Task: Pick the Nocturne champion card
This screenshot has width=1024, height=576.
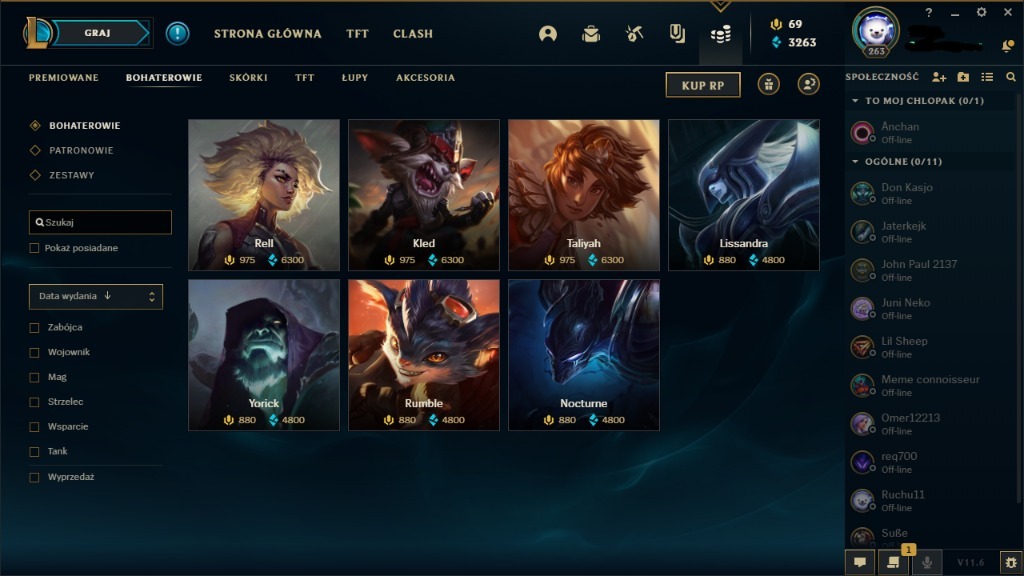Action: coord(584,355)
